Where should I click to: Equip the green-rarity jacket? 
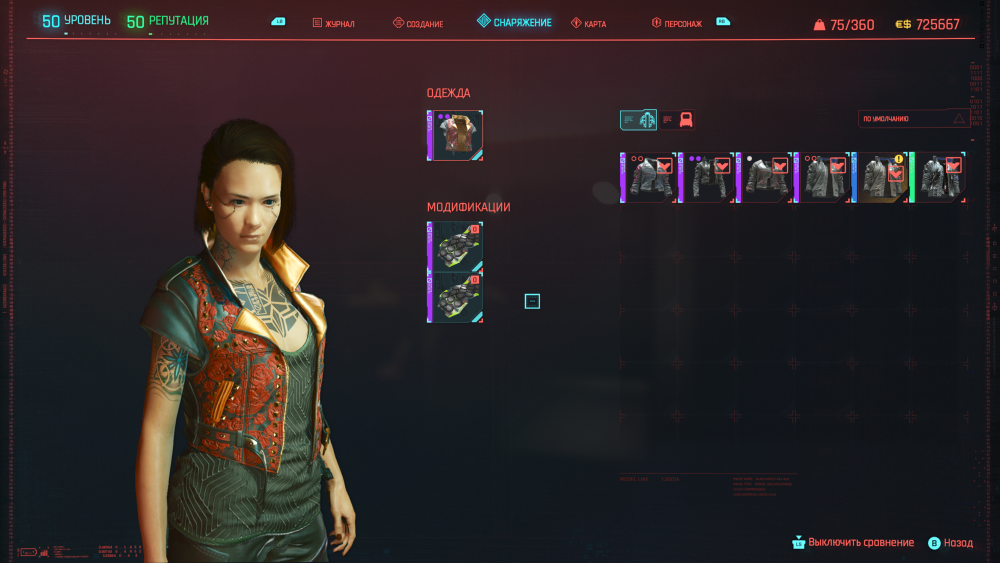click(x=939, y=178)
